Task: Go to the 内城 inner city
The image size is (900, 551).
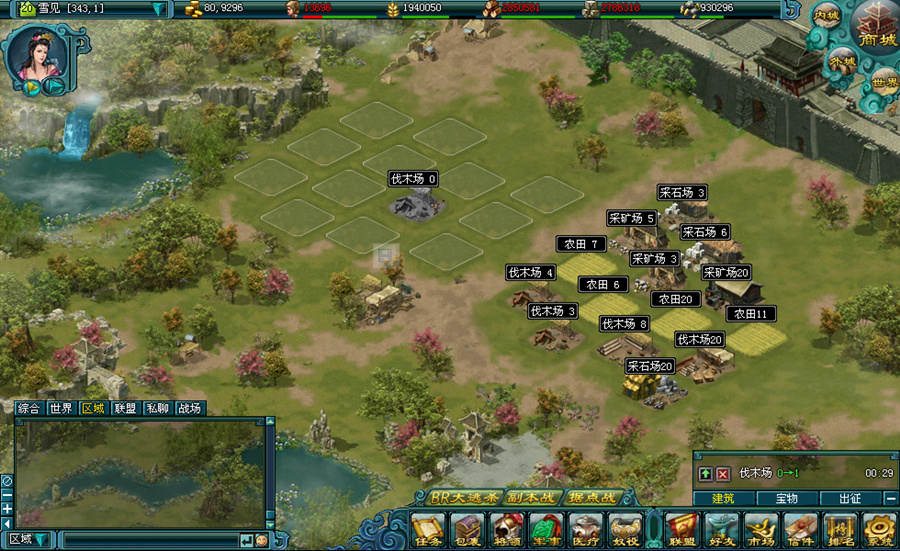Action: [826, 17]
